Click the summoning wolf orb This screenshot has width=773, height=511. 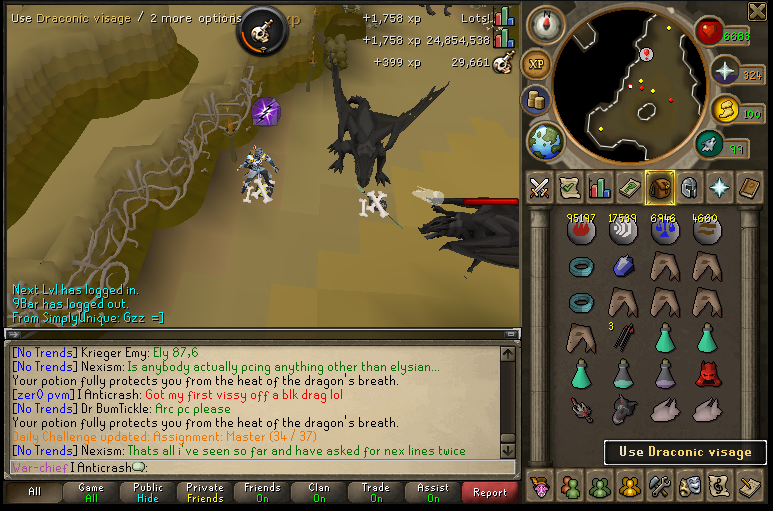click(x=710, y=145)
